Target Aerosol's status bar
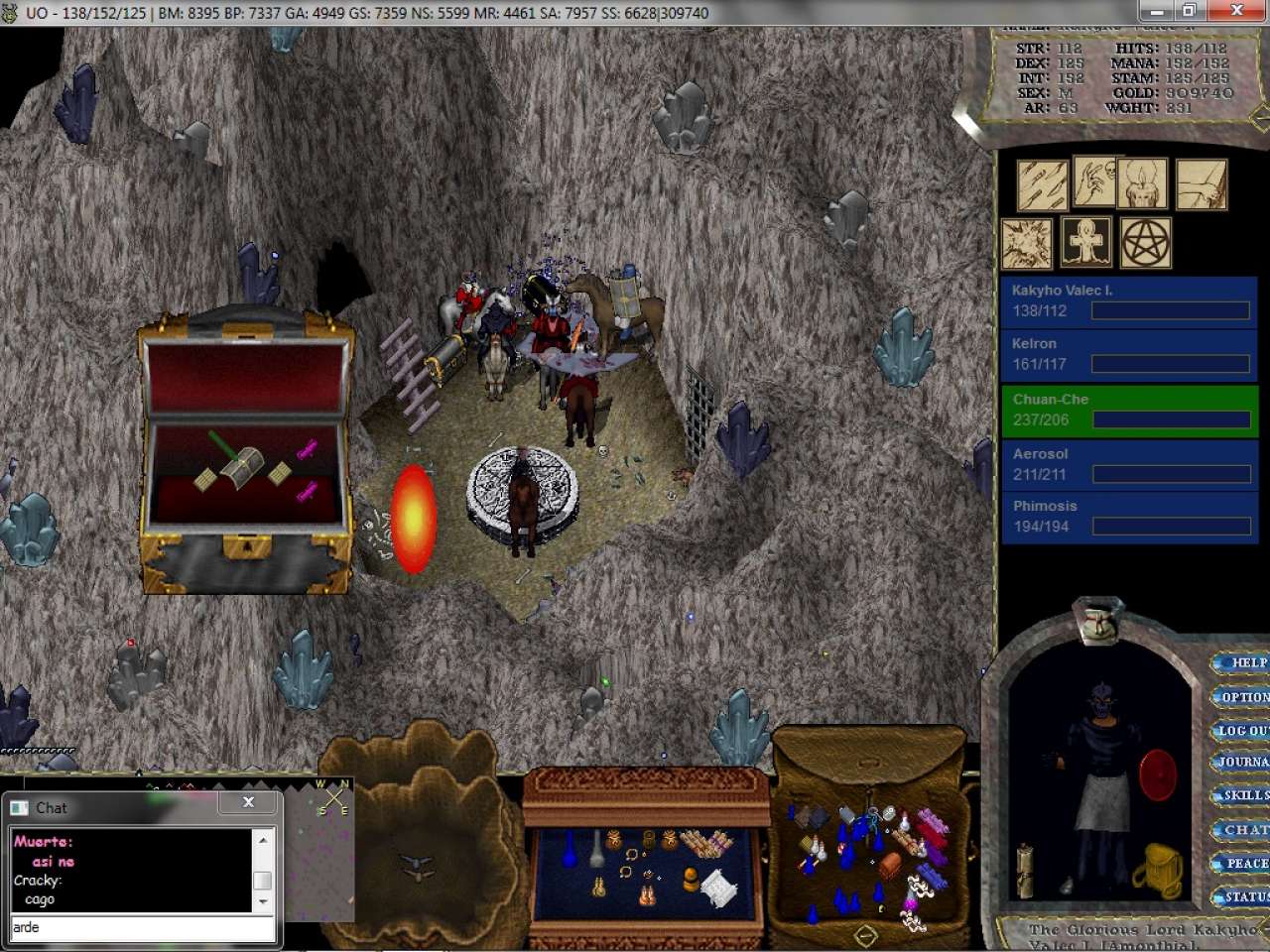Screen dimensions: 1270x952 tap(1129, 464)
